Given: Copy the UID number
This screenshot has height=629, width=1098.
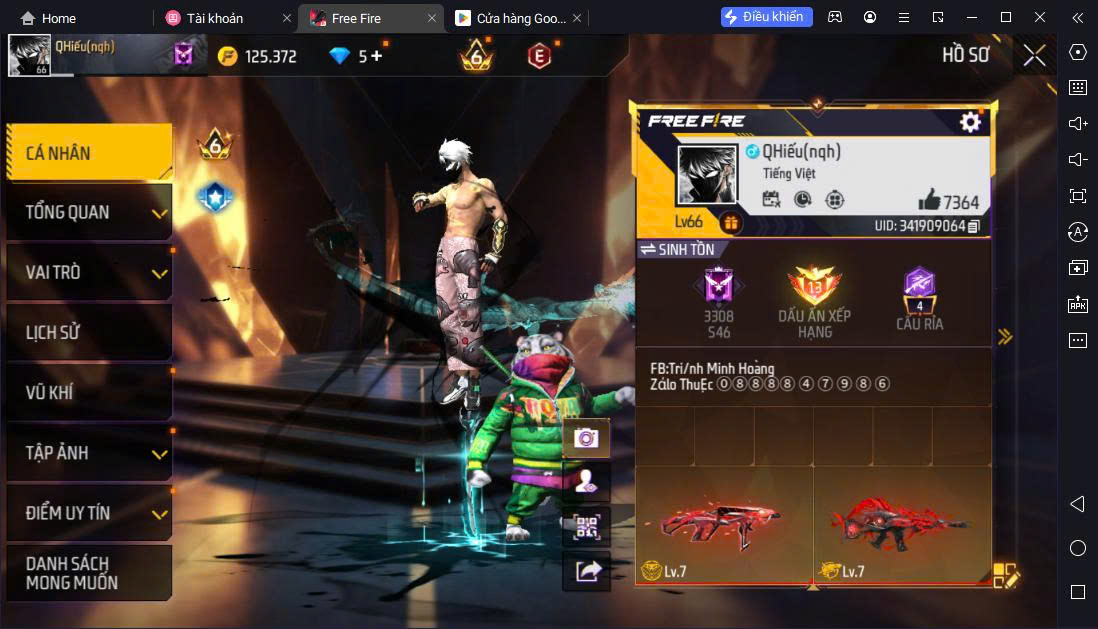Looking at the screenshot, I should (x=973, y=226).
